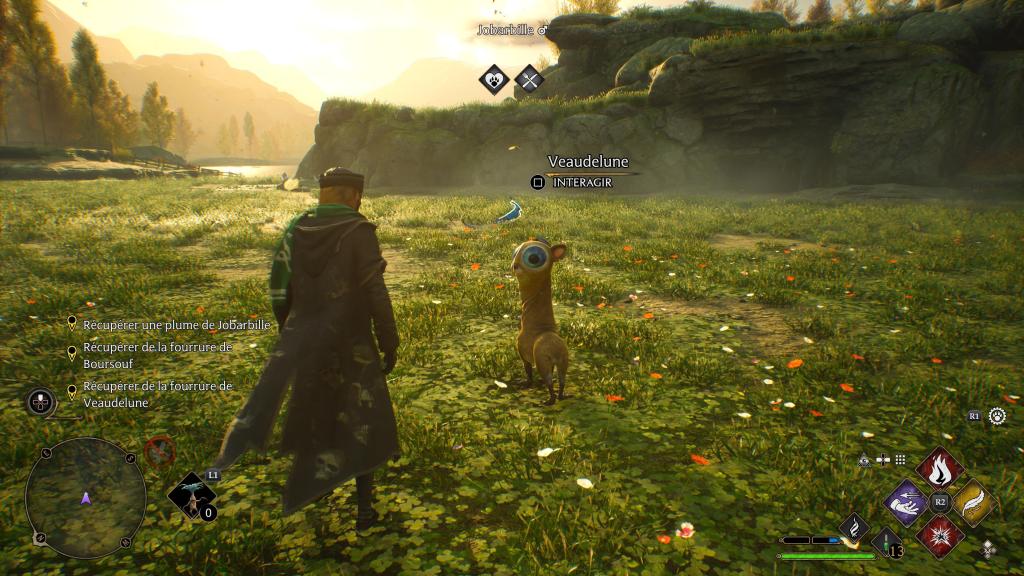Screen dimensions: 1024x576
Task: Activate the purple pushing-hand spell
Action: coord(907,501)
